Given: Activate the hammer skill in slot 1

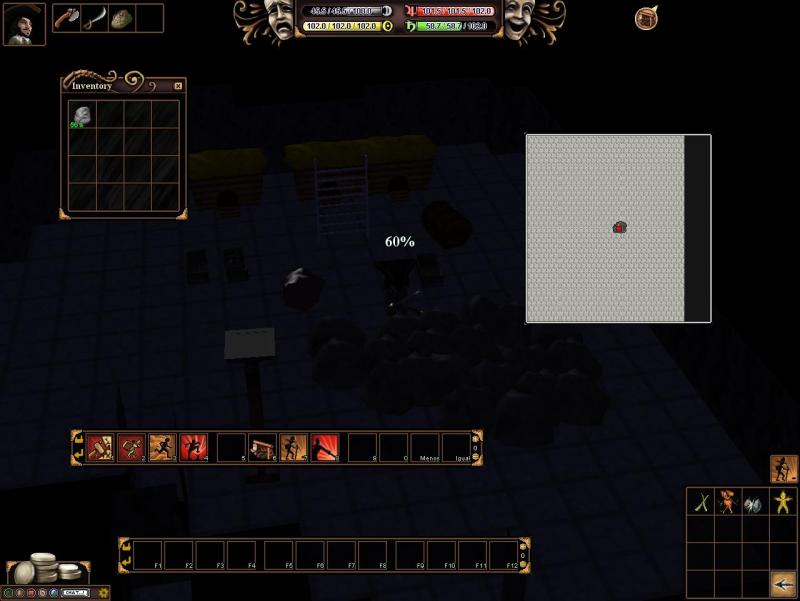Looking at the screenshot, I should pyautogui.click(x=100, y=446).
